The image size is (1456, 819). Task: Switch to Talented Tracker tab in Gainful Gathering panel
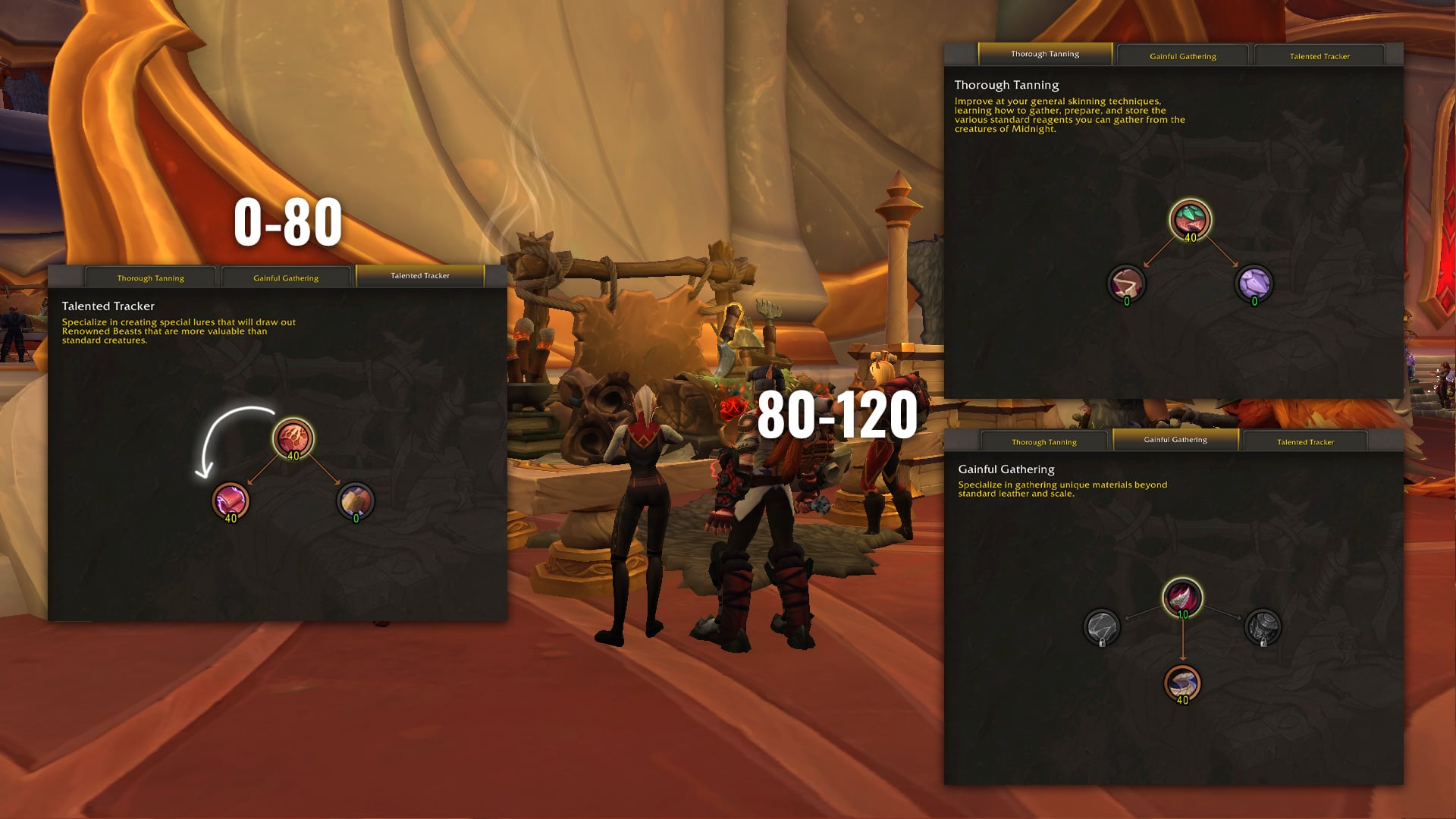[1305, 441]
